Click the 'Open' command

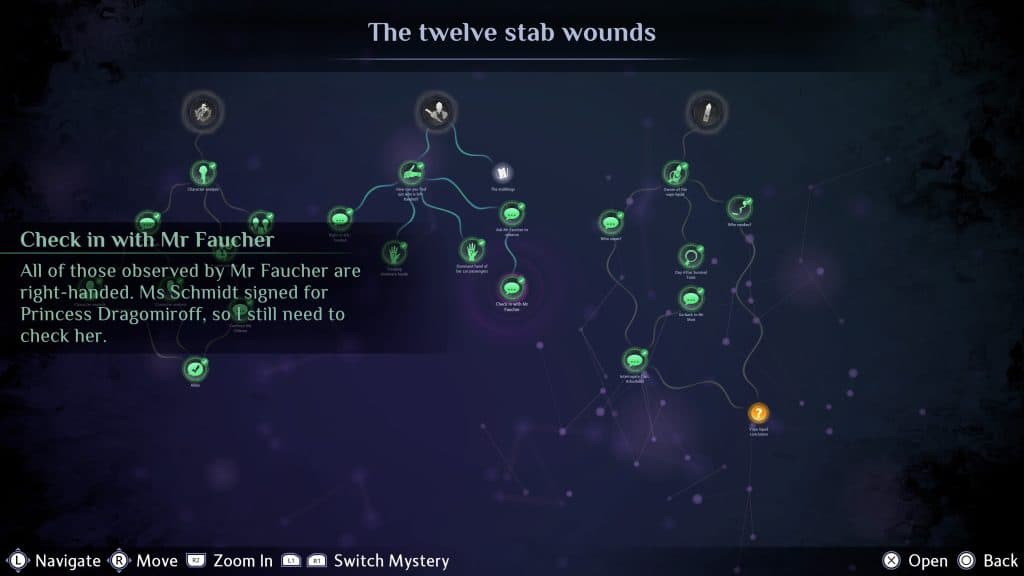(927, 561)
